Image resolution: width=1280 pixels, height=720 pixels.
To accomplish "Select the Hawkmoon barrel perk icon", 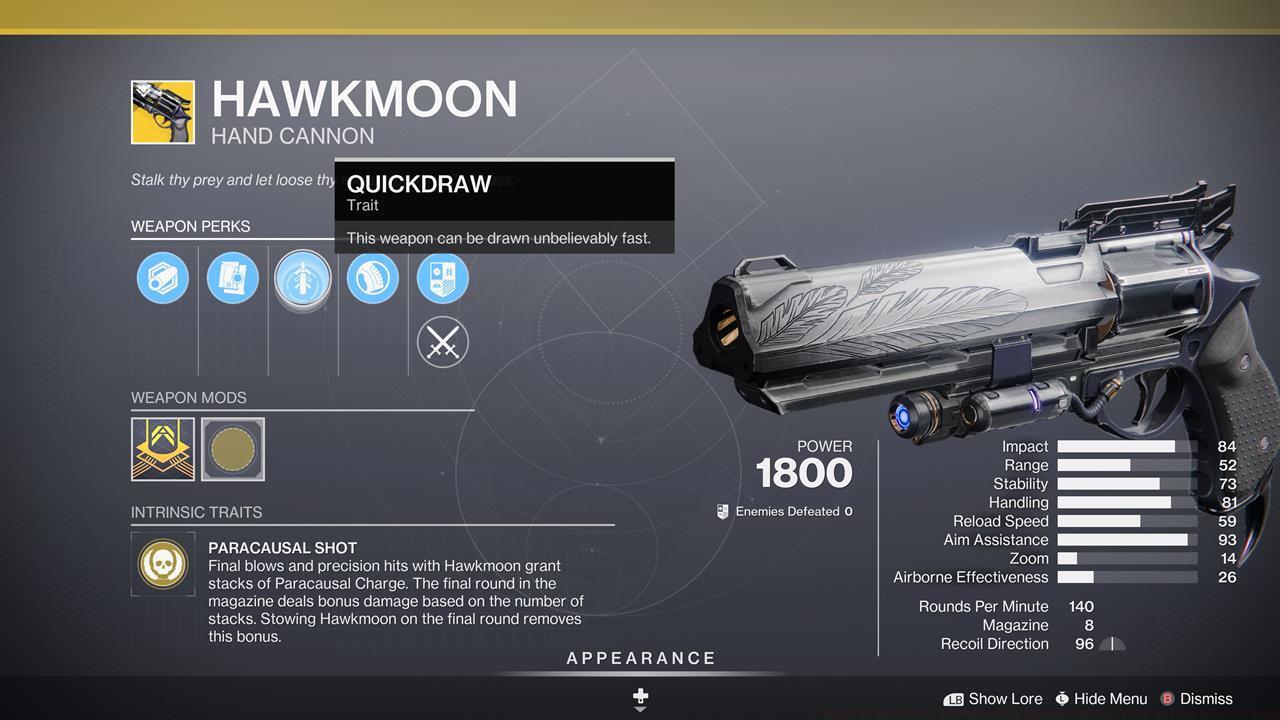I will tap(163, 278).
